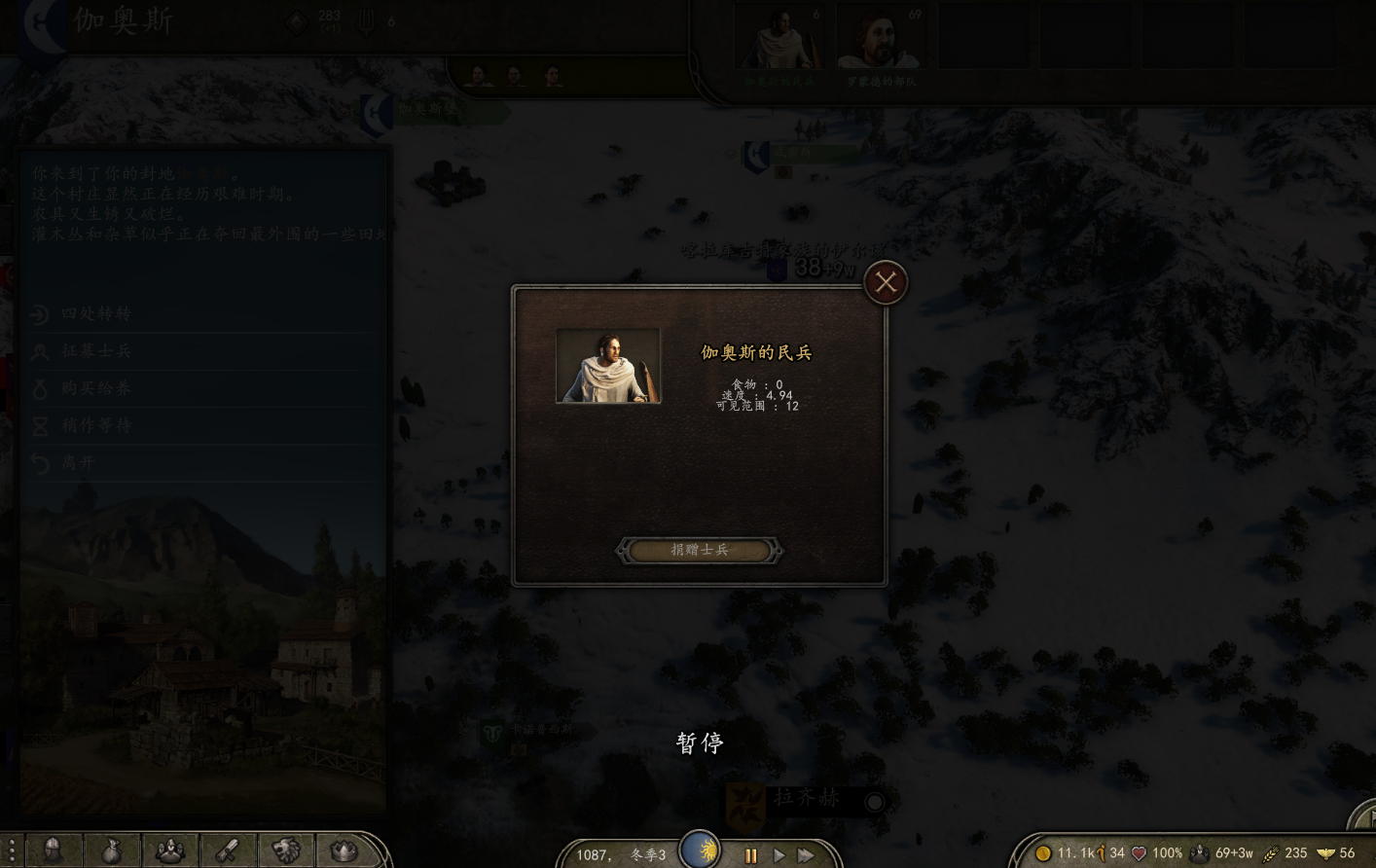Open the inventory sack icon
The width and height of the screenshot is (1376, 868).
(x=112, y=850)
